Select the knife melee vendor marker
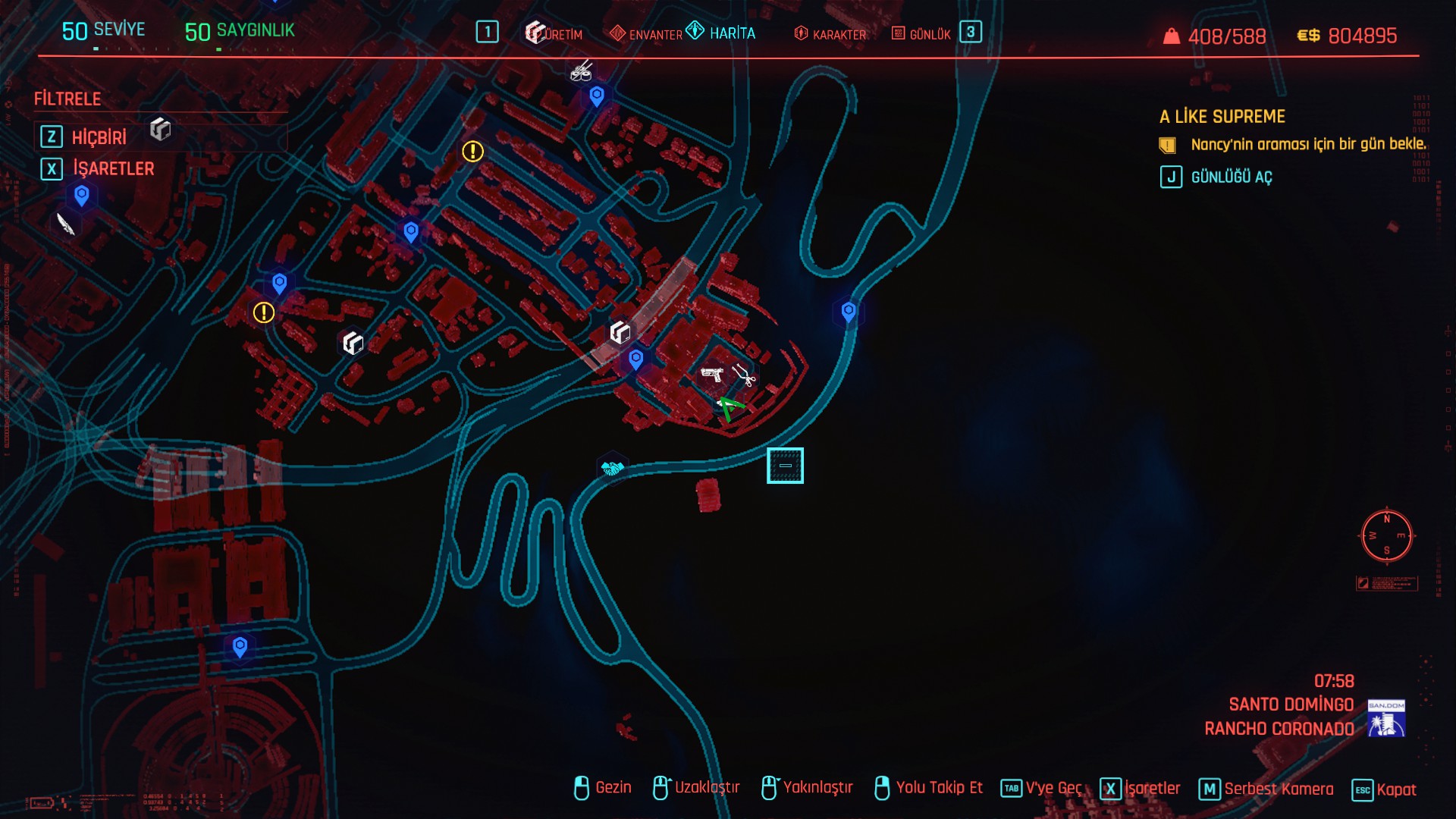This screenshot has width=1456, height=819. coord(66,224)
